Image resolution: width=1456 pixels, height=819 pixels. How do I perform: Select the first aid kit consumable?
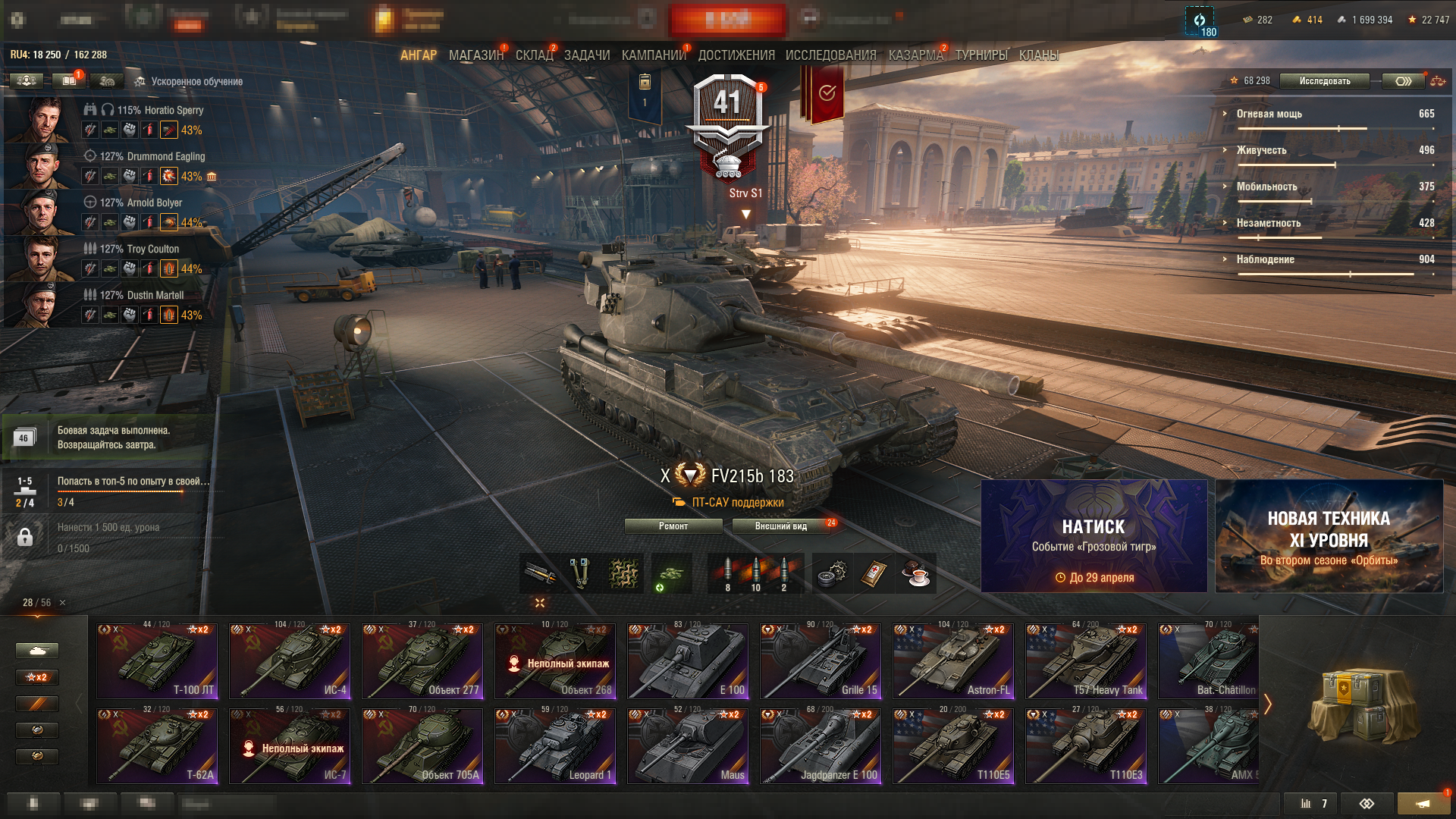[874, 574]
